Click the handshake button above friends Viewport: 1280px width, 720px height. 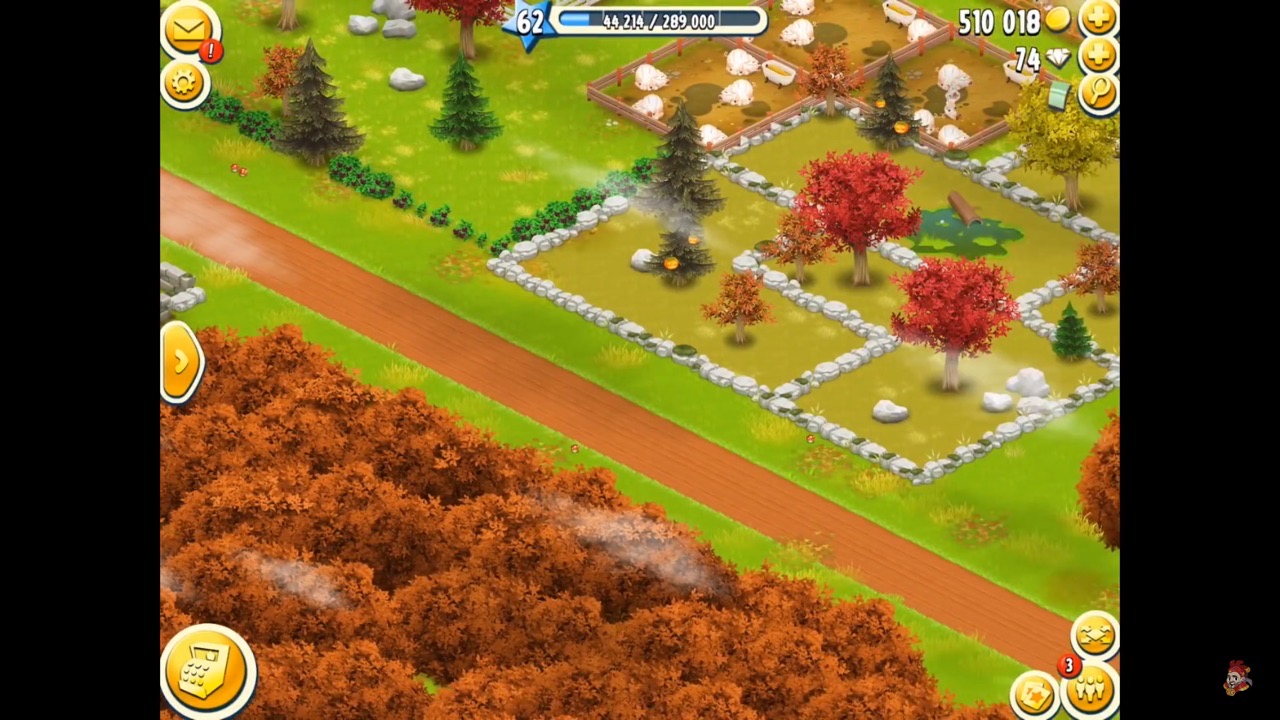pos(1094,635)
